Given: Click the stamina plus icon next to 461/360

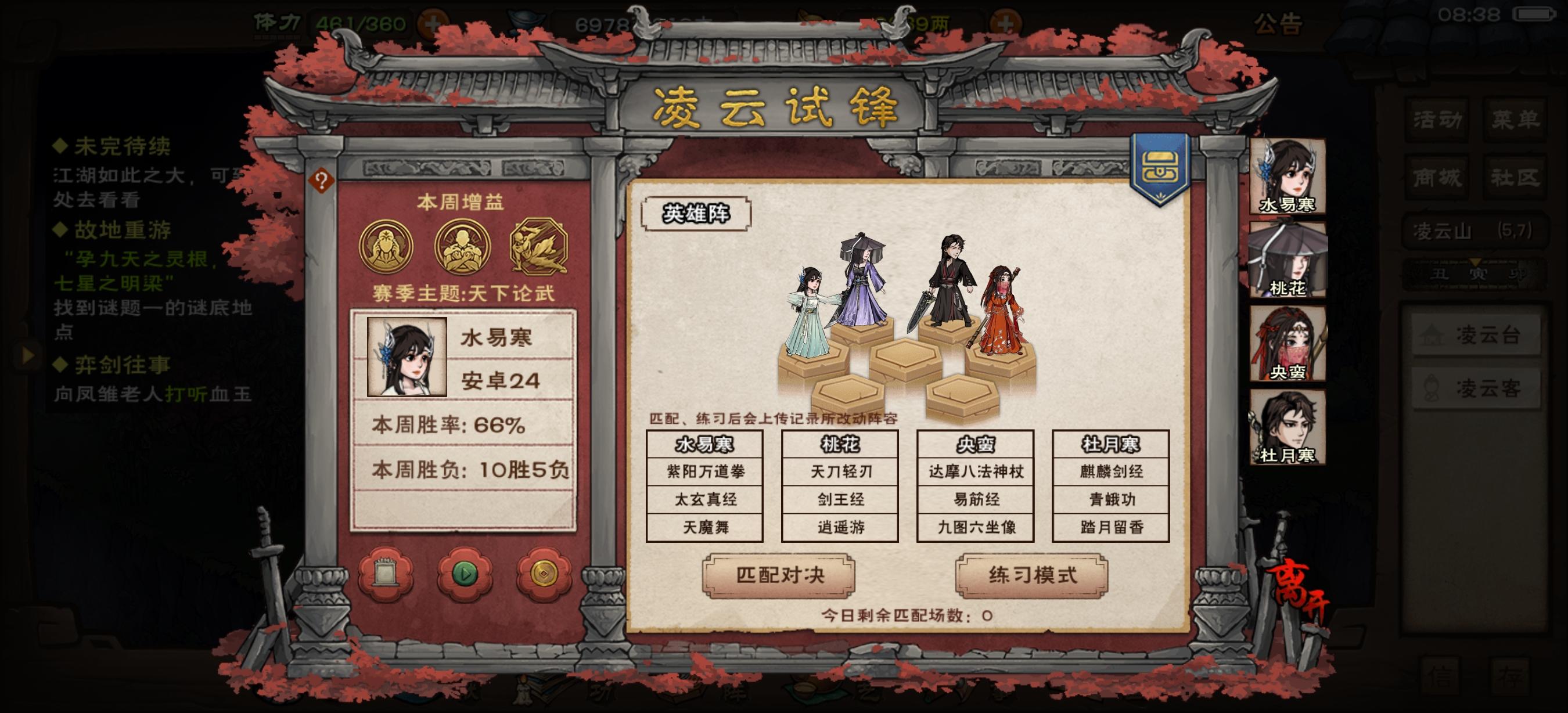Looking at the screenshot, I should (x=433, y=23).
